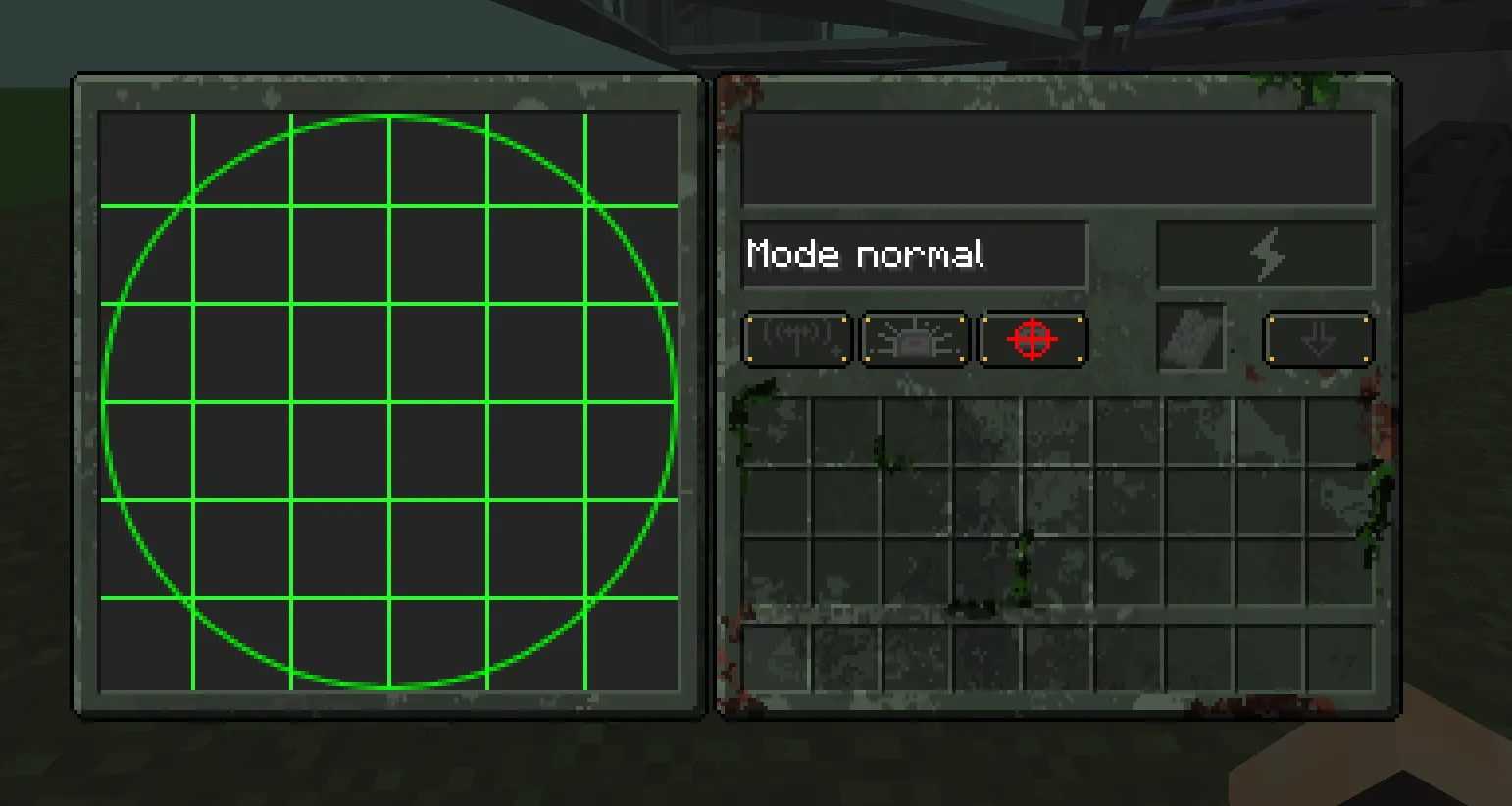Click the paper chip slot icon

(1193, 339)
